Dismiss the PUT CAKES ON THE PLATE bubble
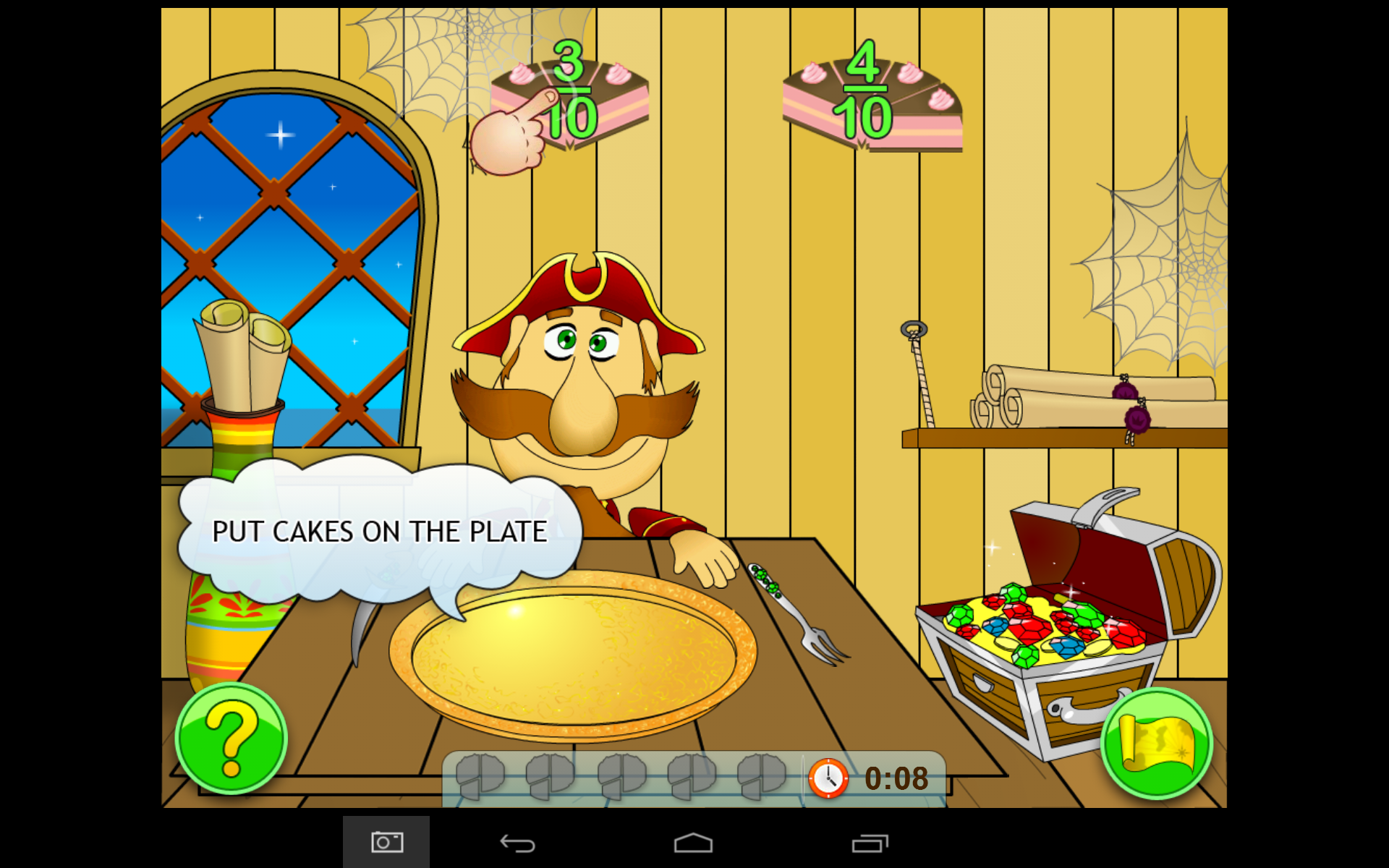The image size is (1389, 868). (380, 530)
